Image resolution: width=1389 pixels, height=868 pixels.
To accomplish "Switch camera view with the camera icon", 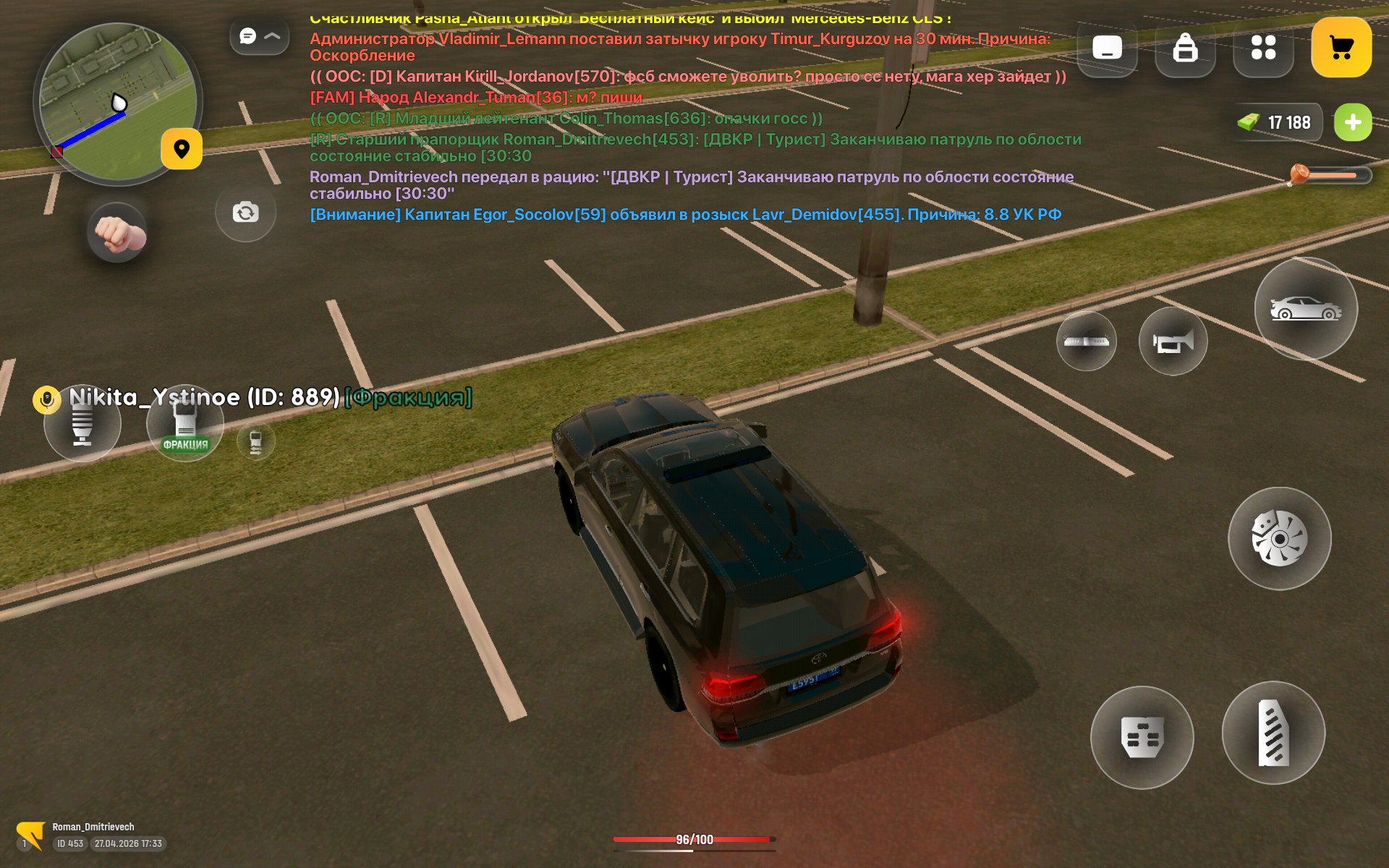I will [245, 212].
